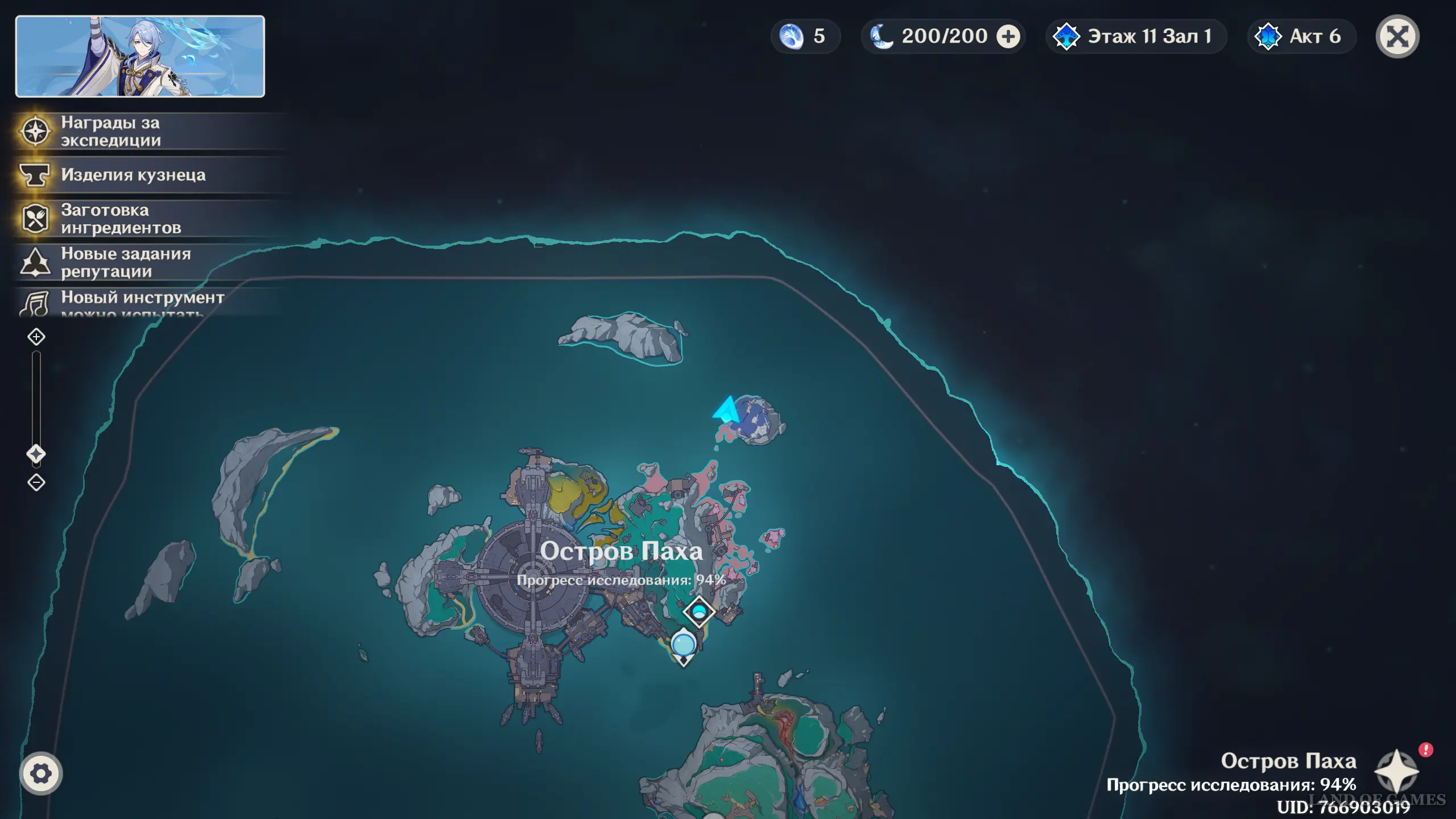
Task: Click the map zoom slider handle
Action: click(x=36, y=454)
